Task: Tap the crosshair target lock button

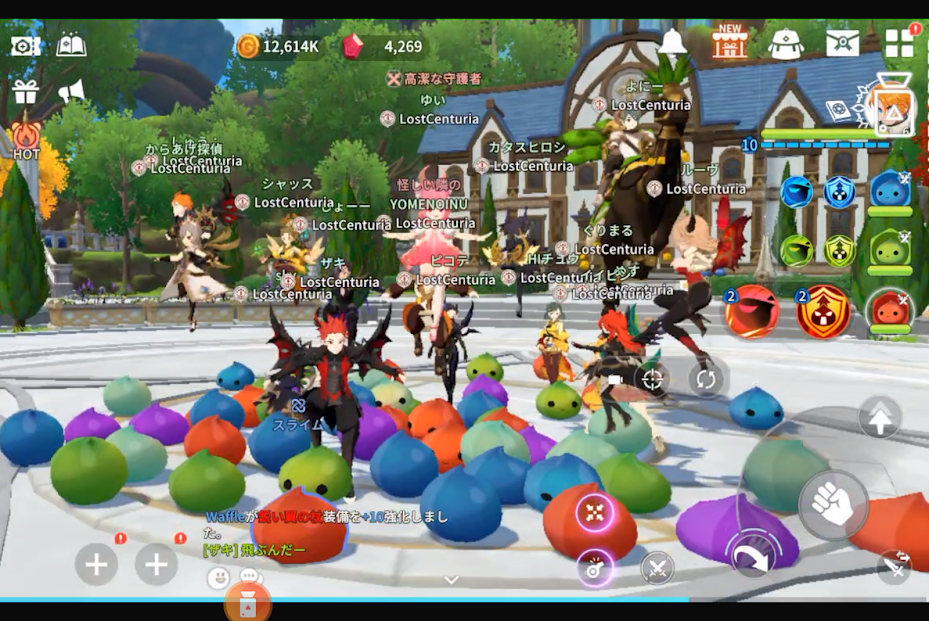Action: tap(652, 379)
